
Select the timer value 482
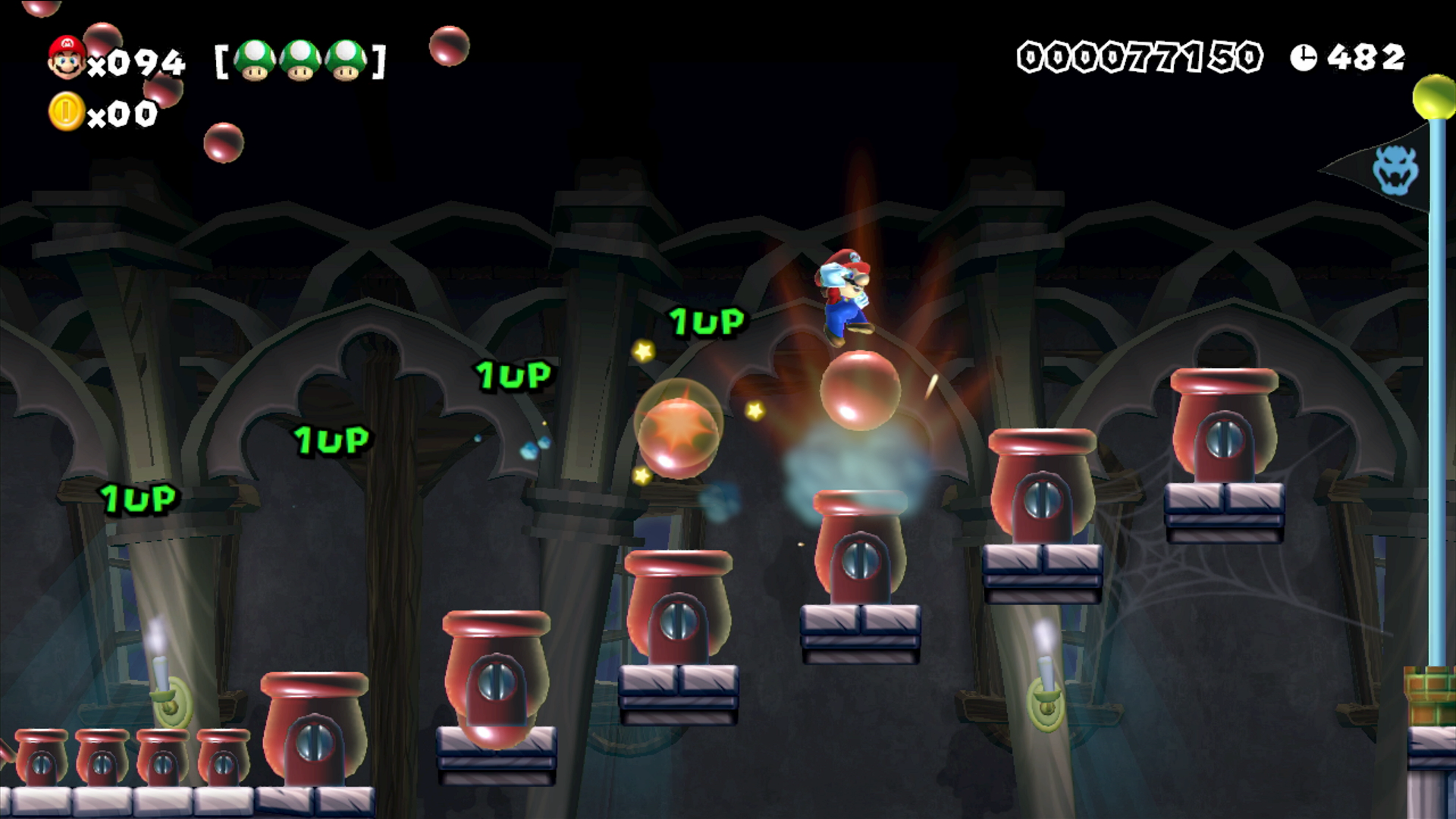pos(1365,56)
